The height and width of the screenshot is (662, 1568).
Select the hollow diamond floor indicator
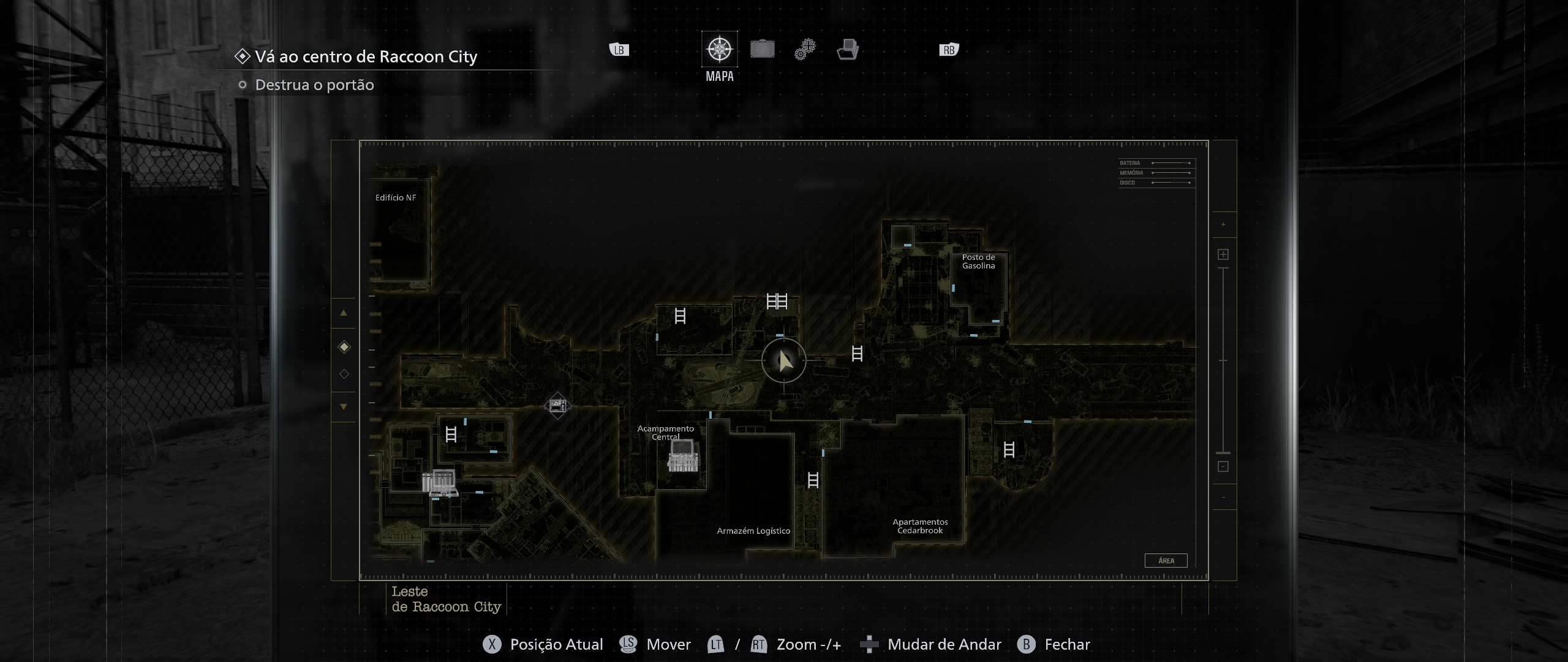coord(344,374)
